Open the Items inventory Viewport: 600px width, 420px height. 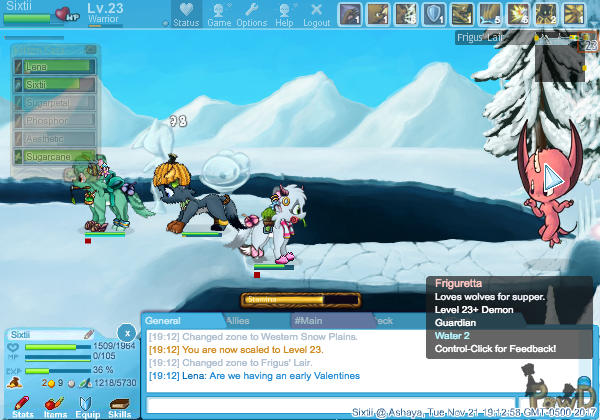[55, 406]
